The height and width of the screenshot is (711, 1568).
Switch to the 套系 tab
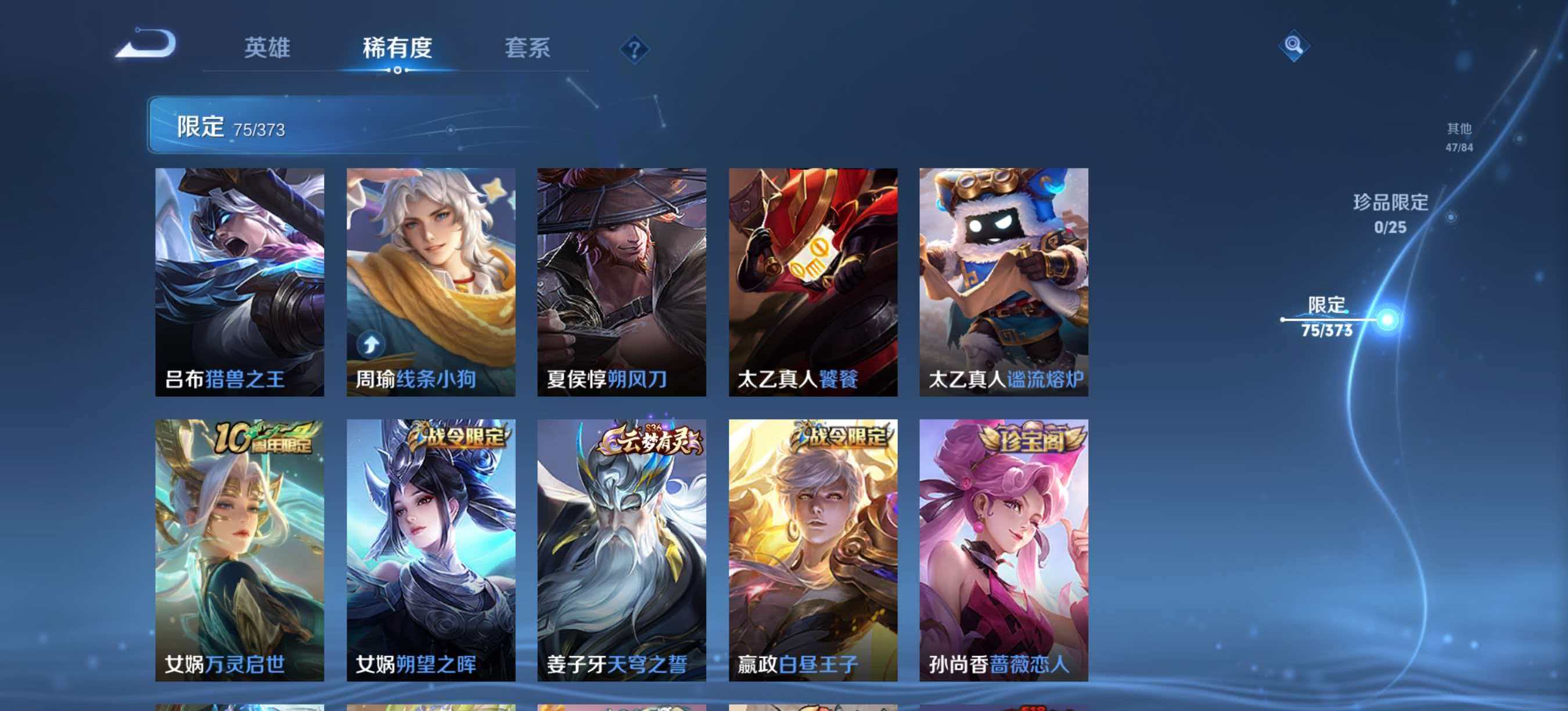[528, 50]
